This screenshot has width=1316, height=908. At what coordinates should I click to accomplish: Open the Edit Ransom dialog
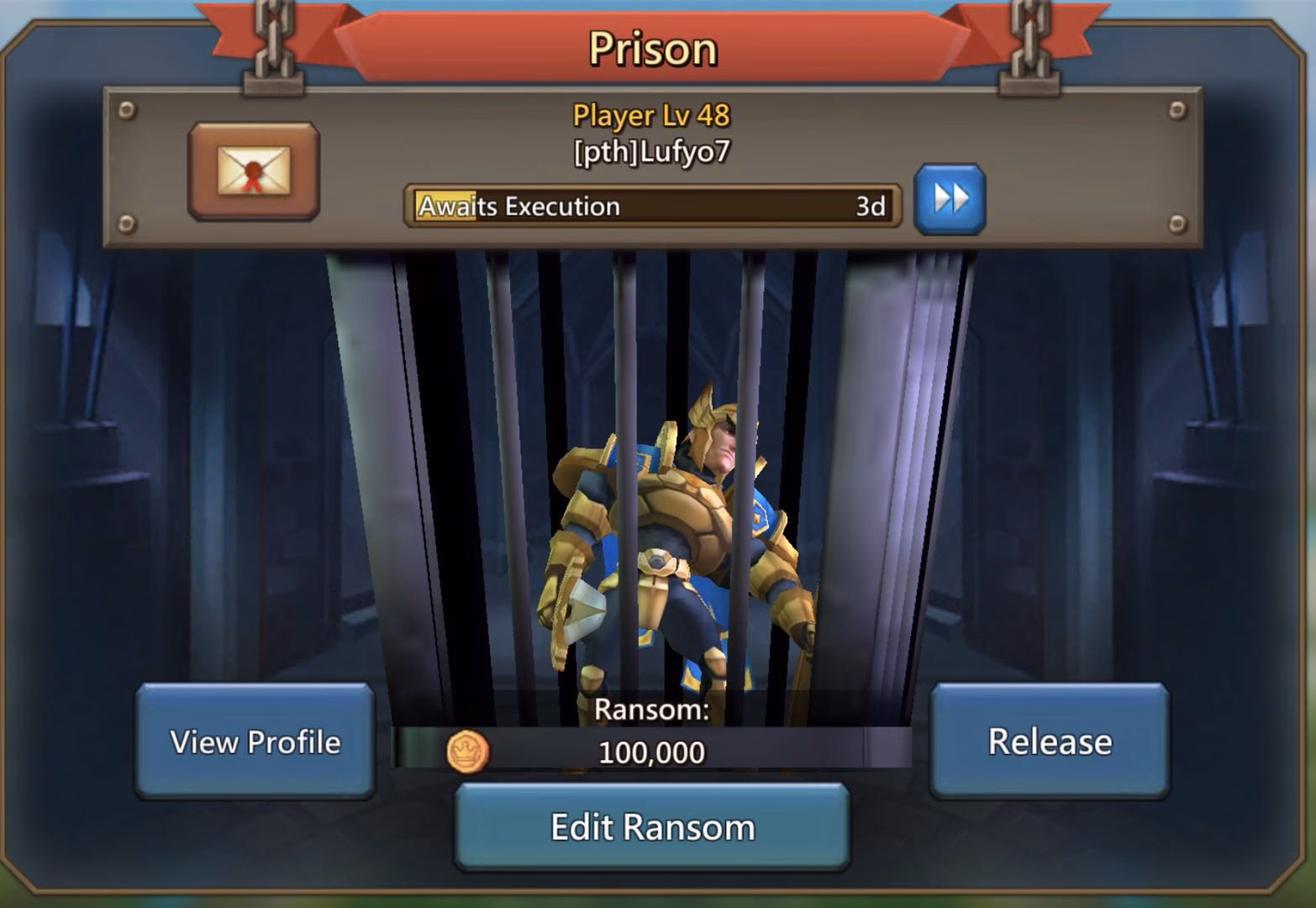[x=652, y=826]
